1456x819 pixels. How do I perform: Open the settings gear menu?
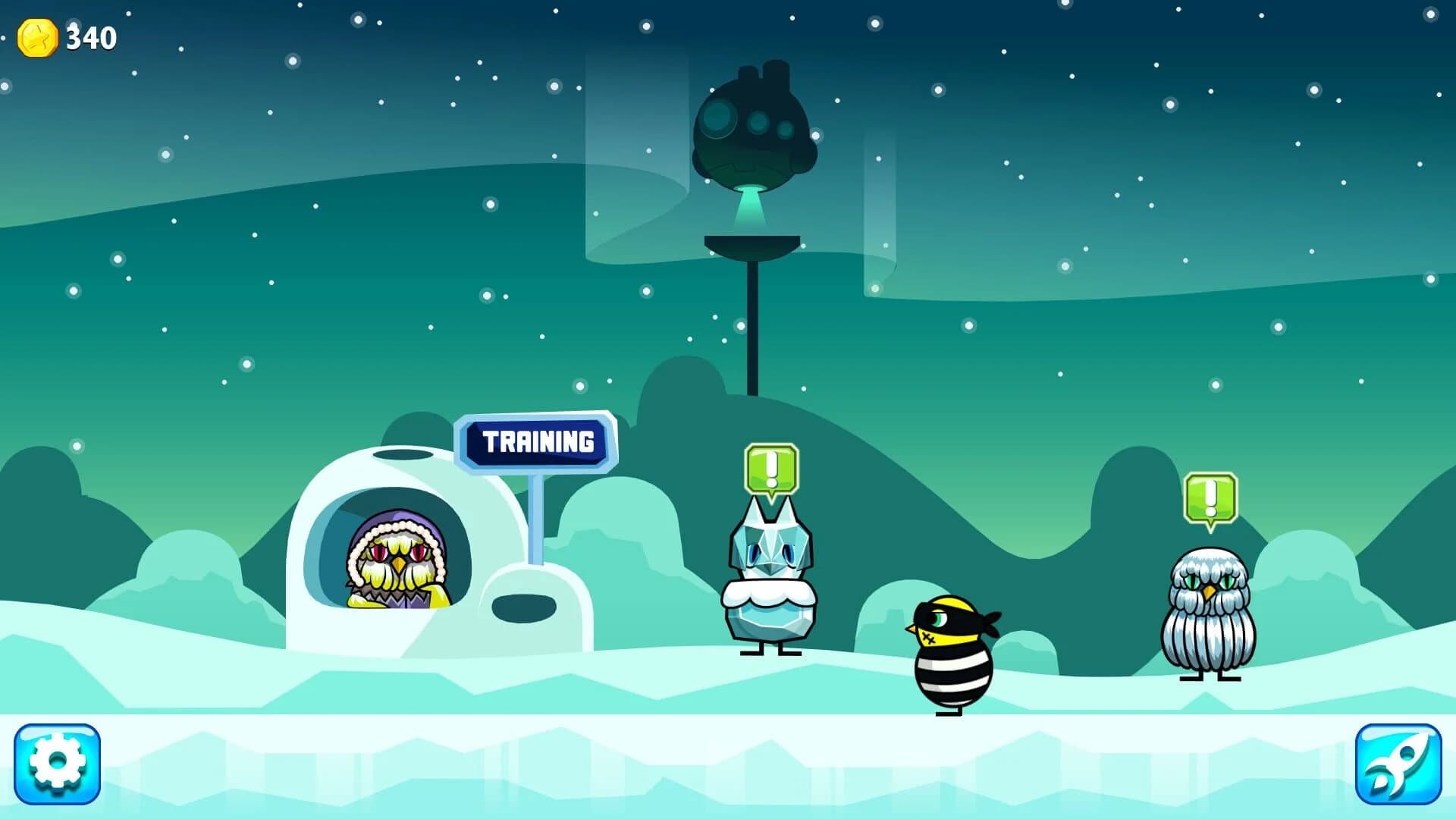click(57, 762)
